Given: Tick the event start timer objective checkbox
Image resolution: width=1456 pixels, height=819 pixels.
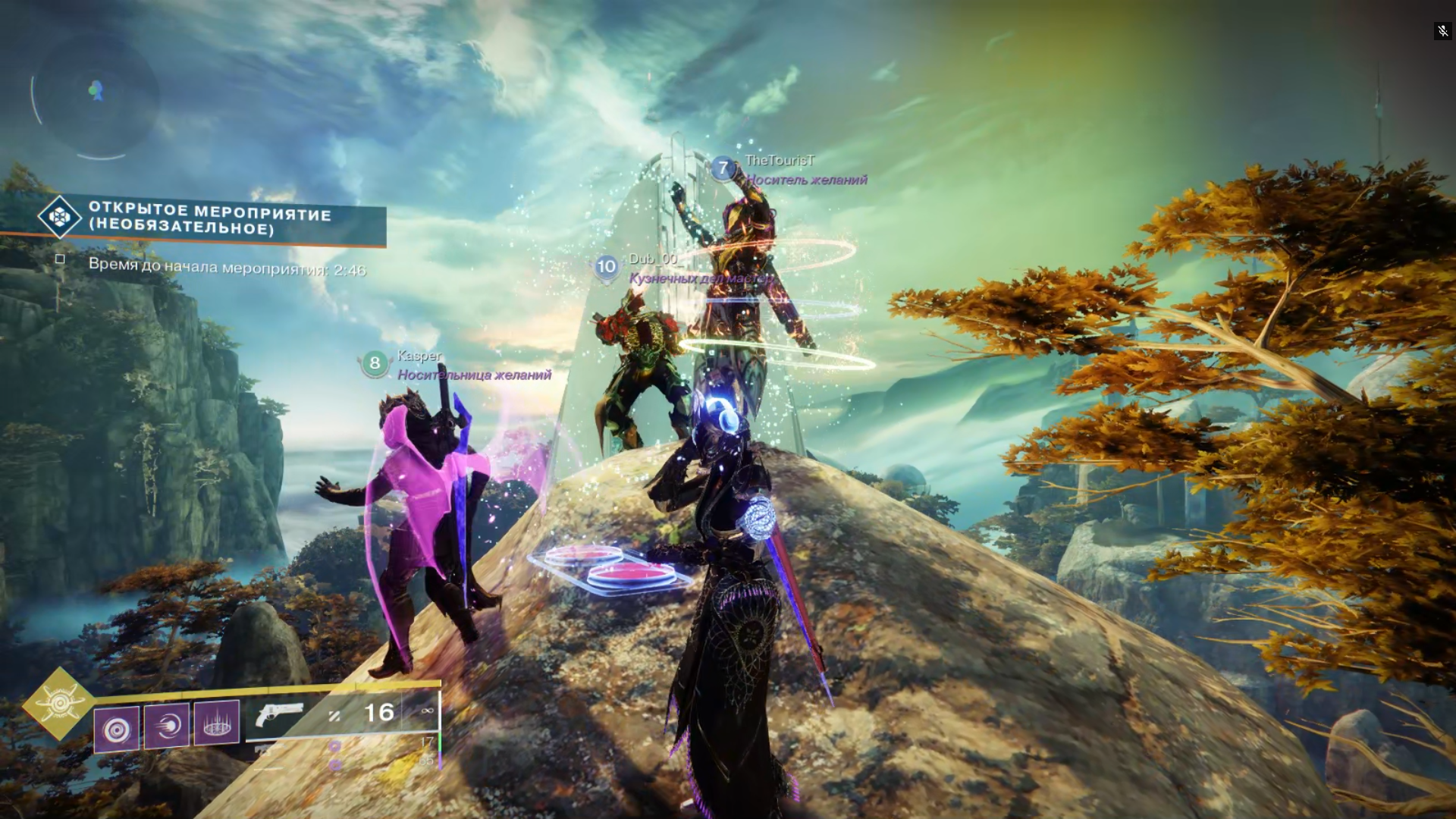Looking at the screenshot, I should (60, 259).
